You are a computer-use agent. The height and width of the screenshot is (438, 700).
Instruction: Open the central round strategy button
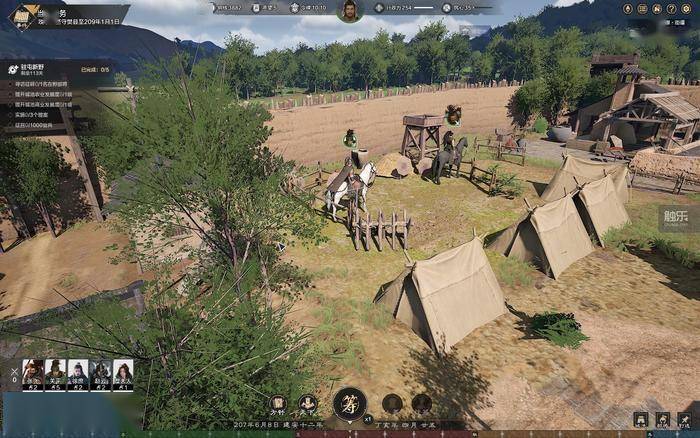[349, 403]
